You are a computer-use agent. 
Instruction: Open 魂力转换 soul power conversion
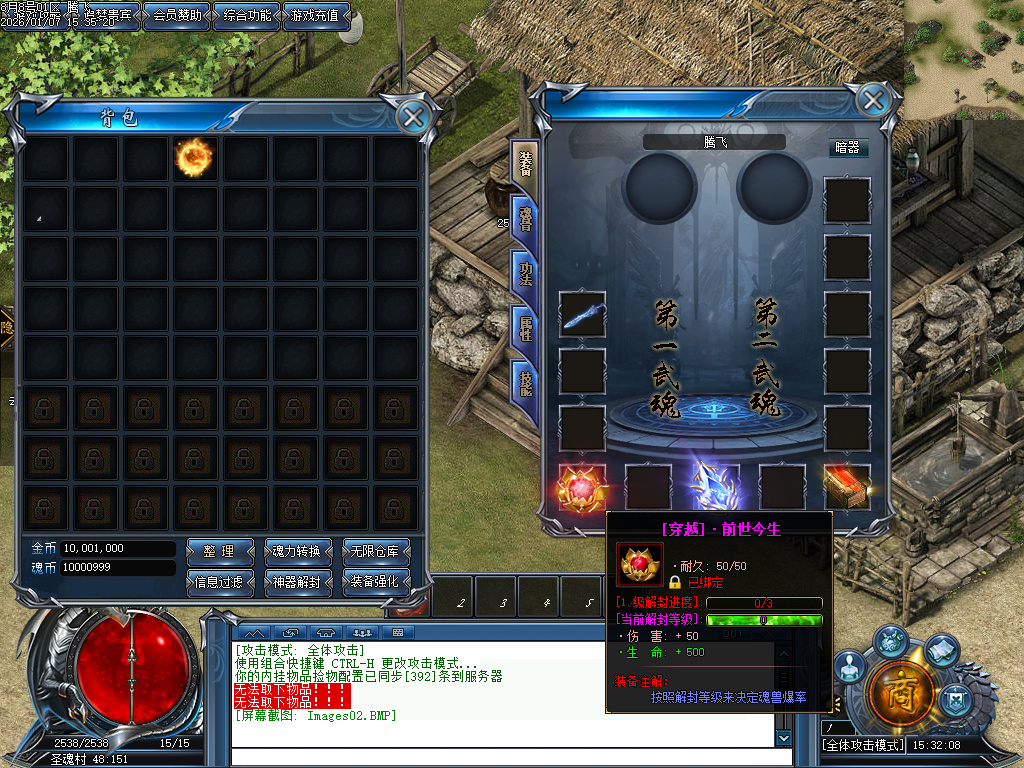296,551
